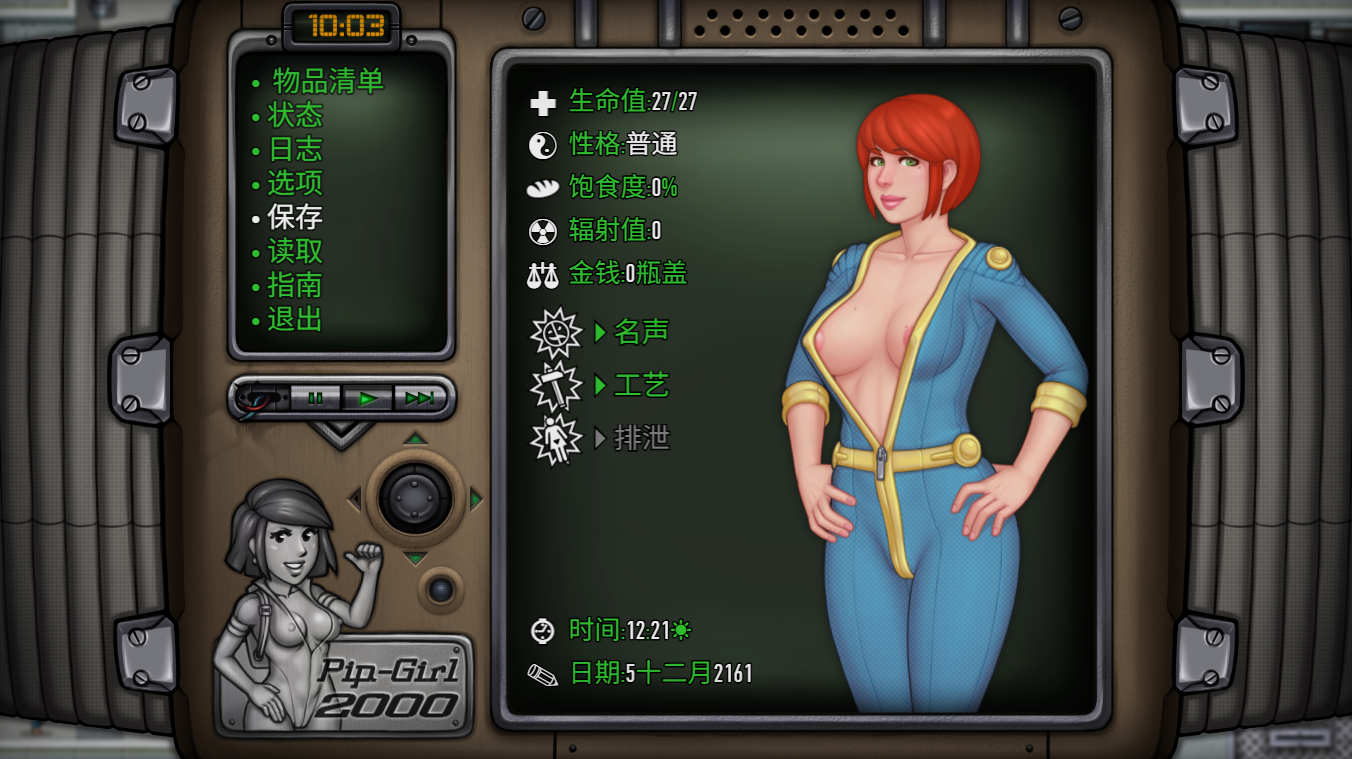
Task: Click the left arrow beside the dial
Action: 354,498
